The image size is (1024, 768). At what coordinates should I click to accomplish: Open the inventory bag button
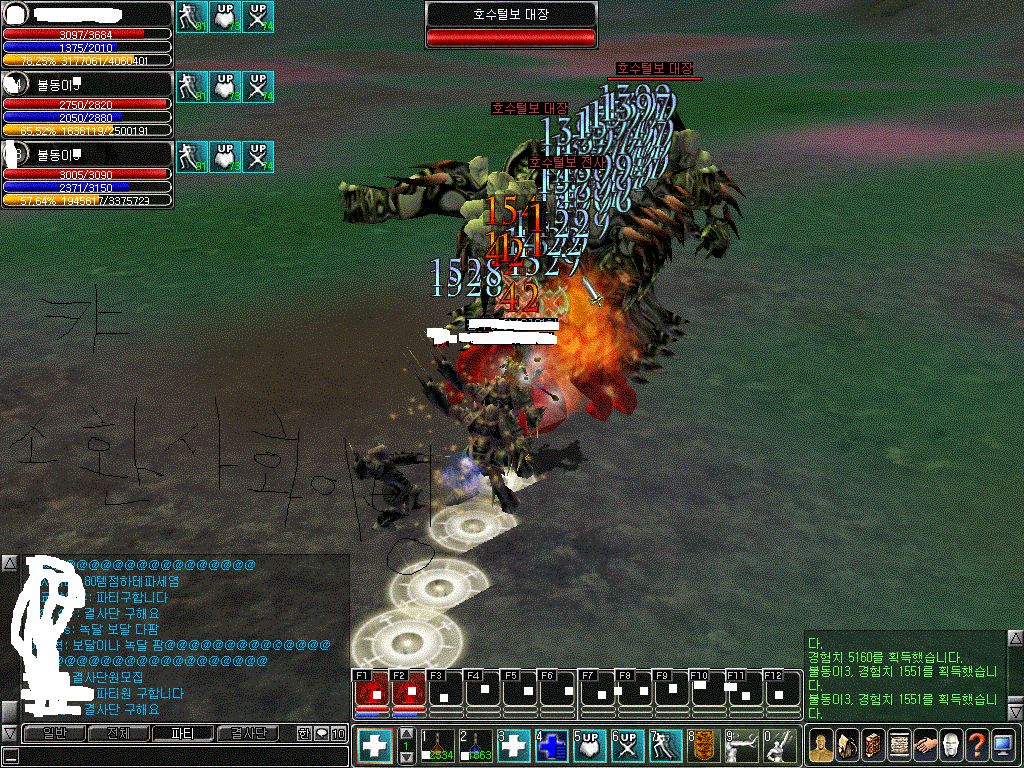point(847,746)
